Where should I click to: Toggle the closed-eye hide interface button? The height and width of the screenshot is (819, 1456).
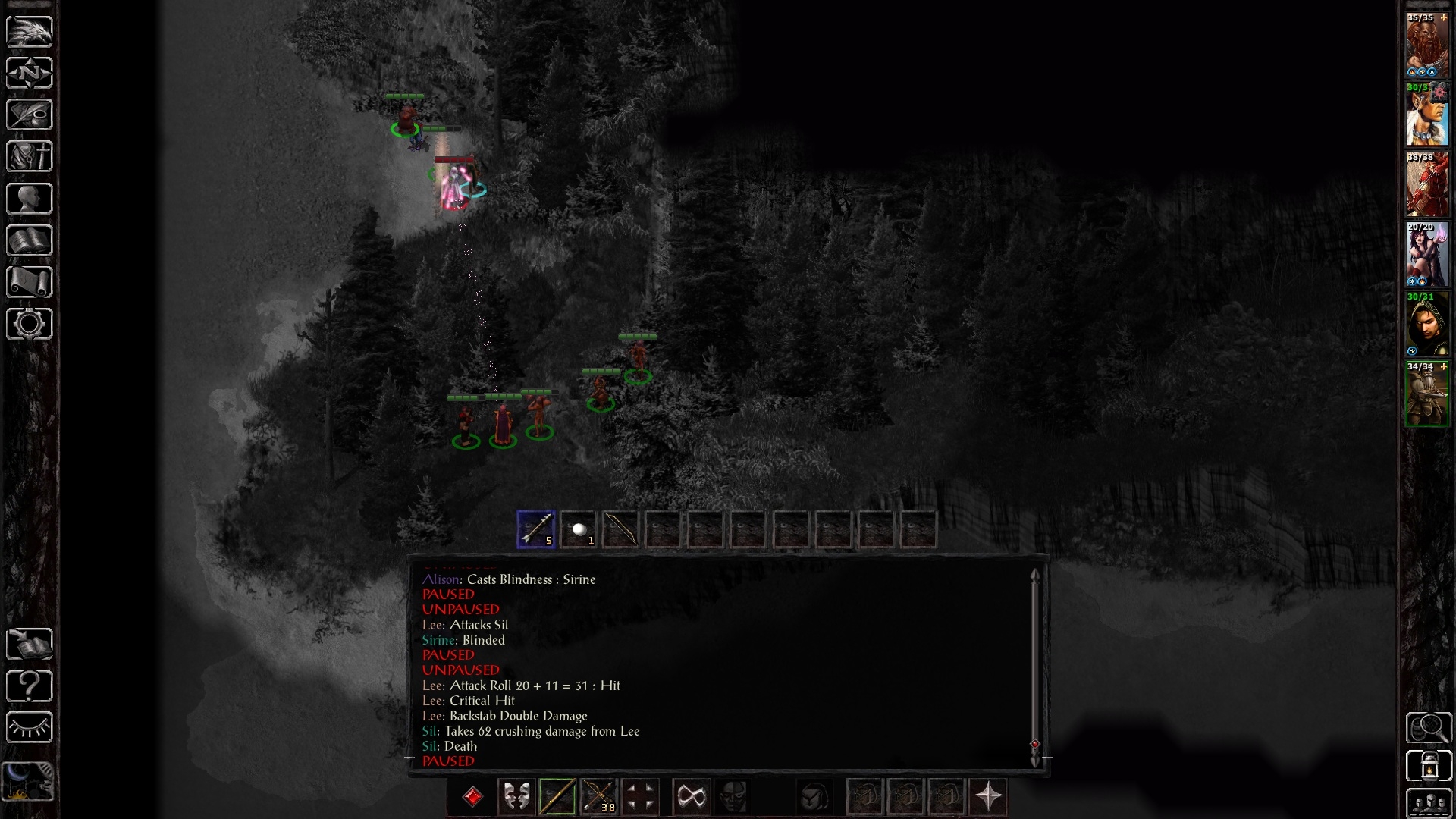30,728
